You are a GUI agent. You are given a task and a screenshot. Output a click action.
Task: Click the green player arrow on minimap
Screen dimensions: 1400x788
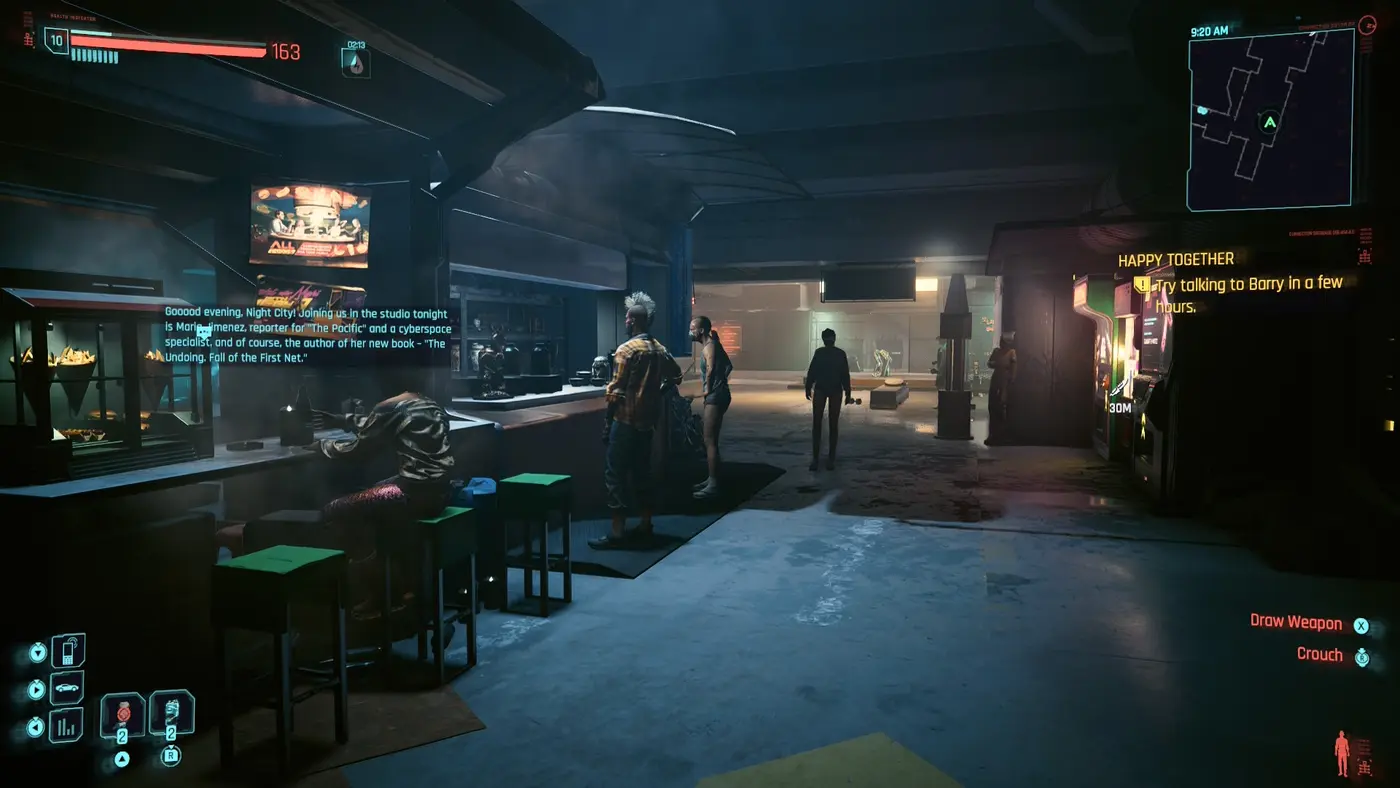(1270, 123)
